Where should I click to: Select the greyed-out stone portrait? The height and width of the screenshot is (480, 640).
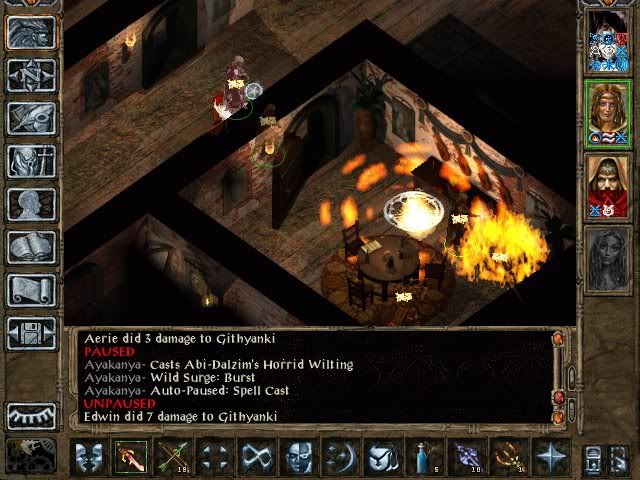[x=608, y=257]
